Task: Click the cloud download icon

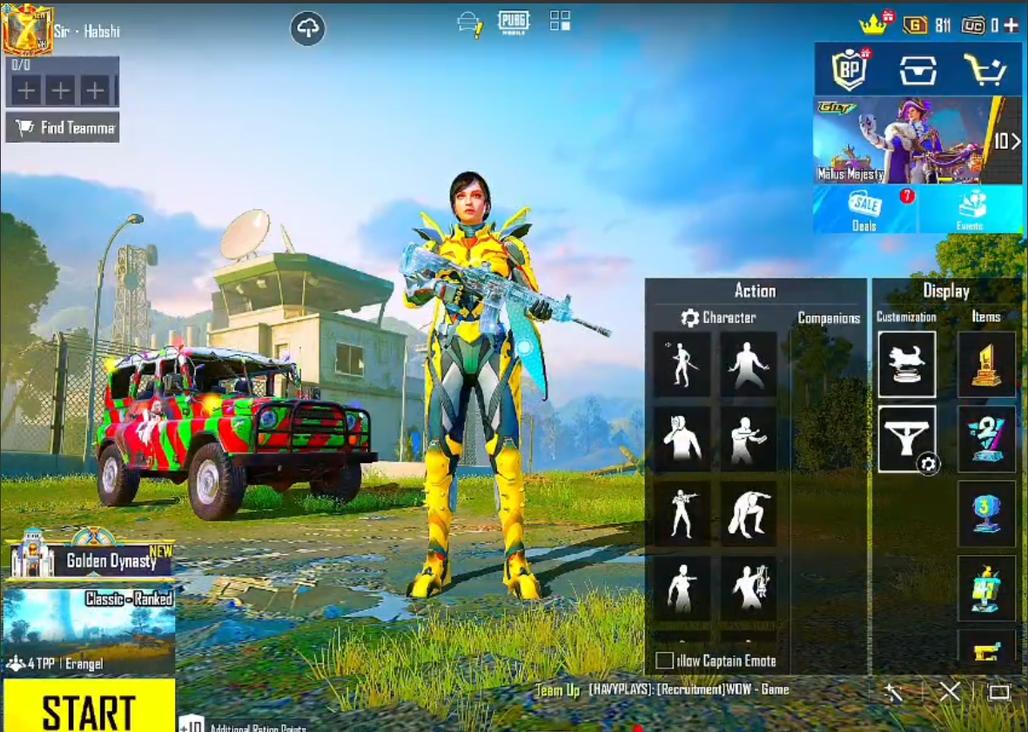Action: coord(308,28)
